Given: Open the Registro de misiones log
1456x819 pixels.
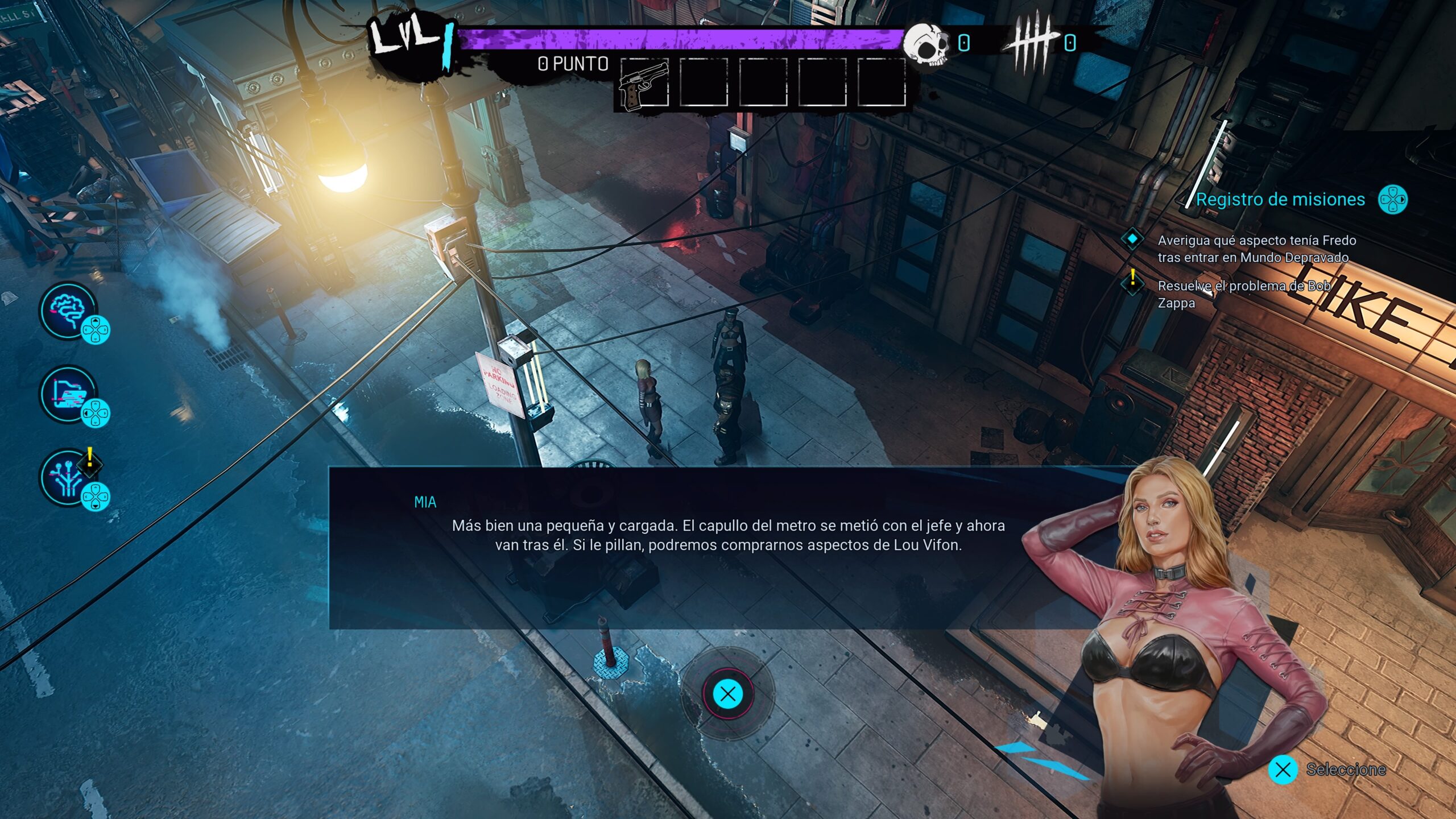Looking at the screenshot, I should pos(1280,200).
